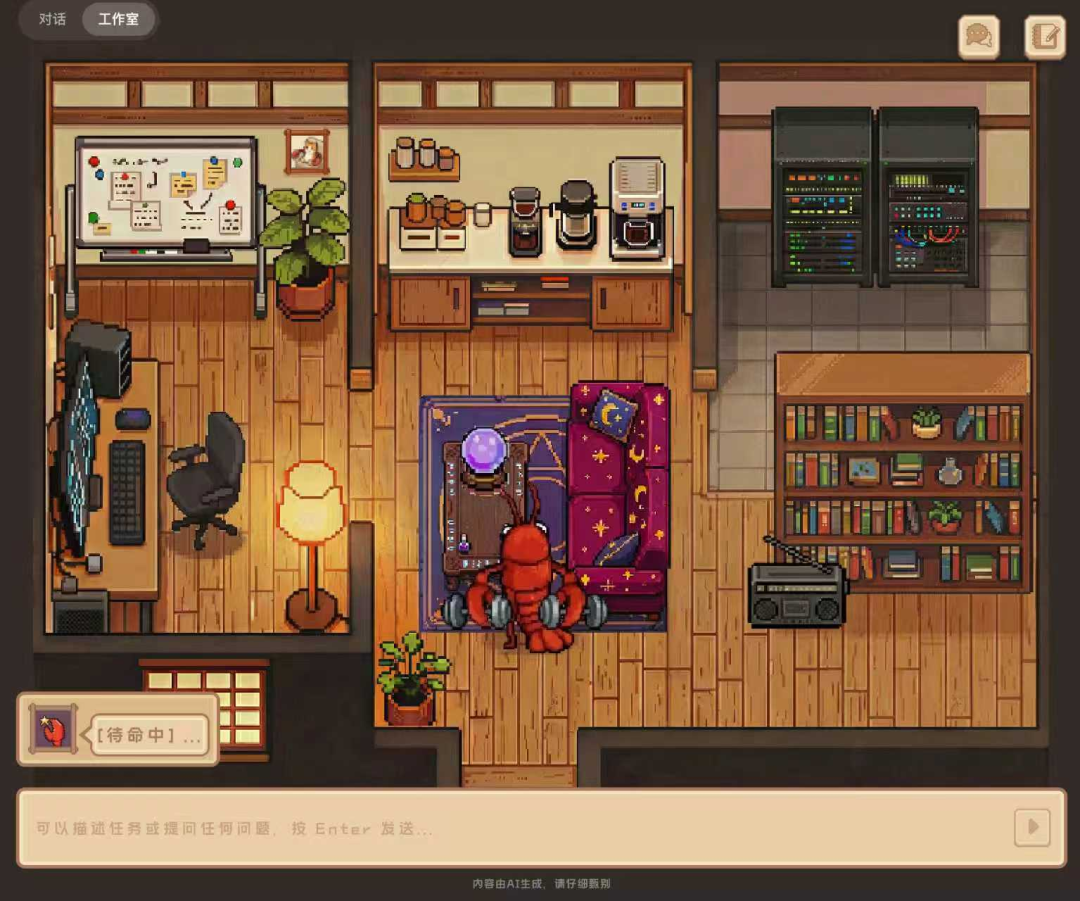Select the 工作室 tab
1080x901 pixels.
118,19
